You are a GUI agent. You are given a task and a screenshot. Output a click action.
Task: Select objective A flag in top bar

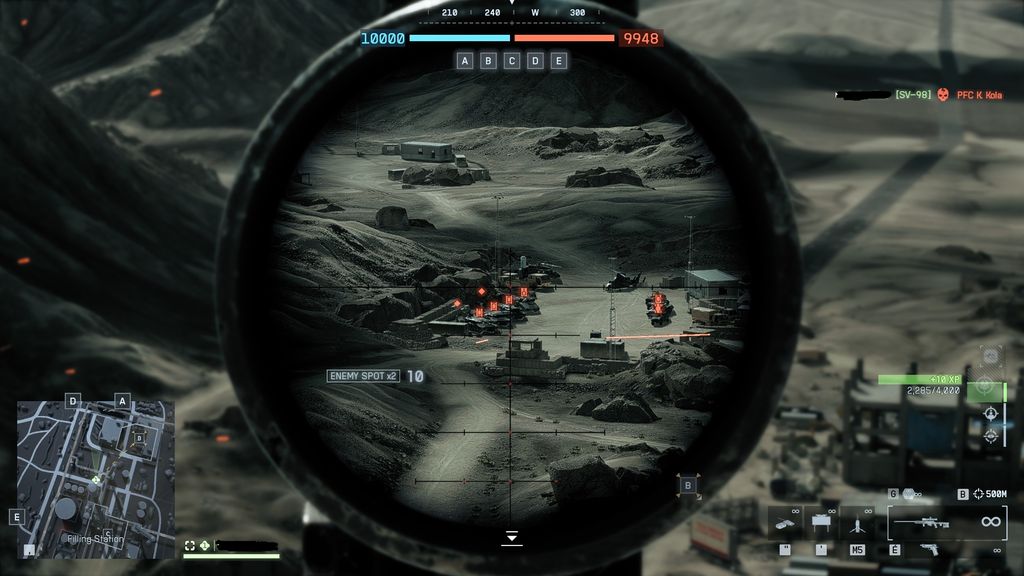(465, 61)
